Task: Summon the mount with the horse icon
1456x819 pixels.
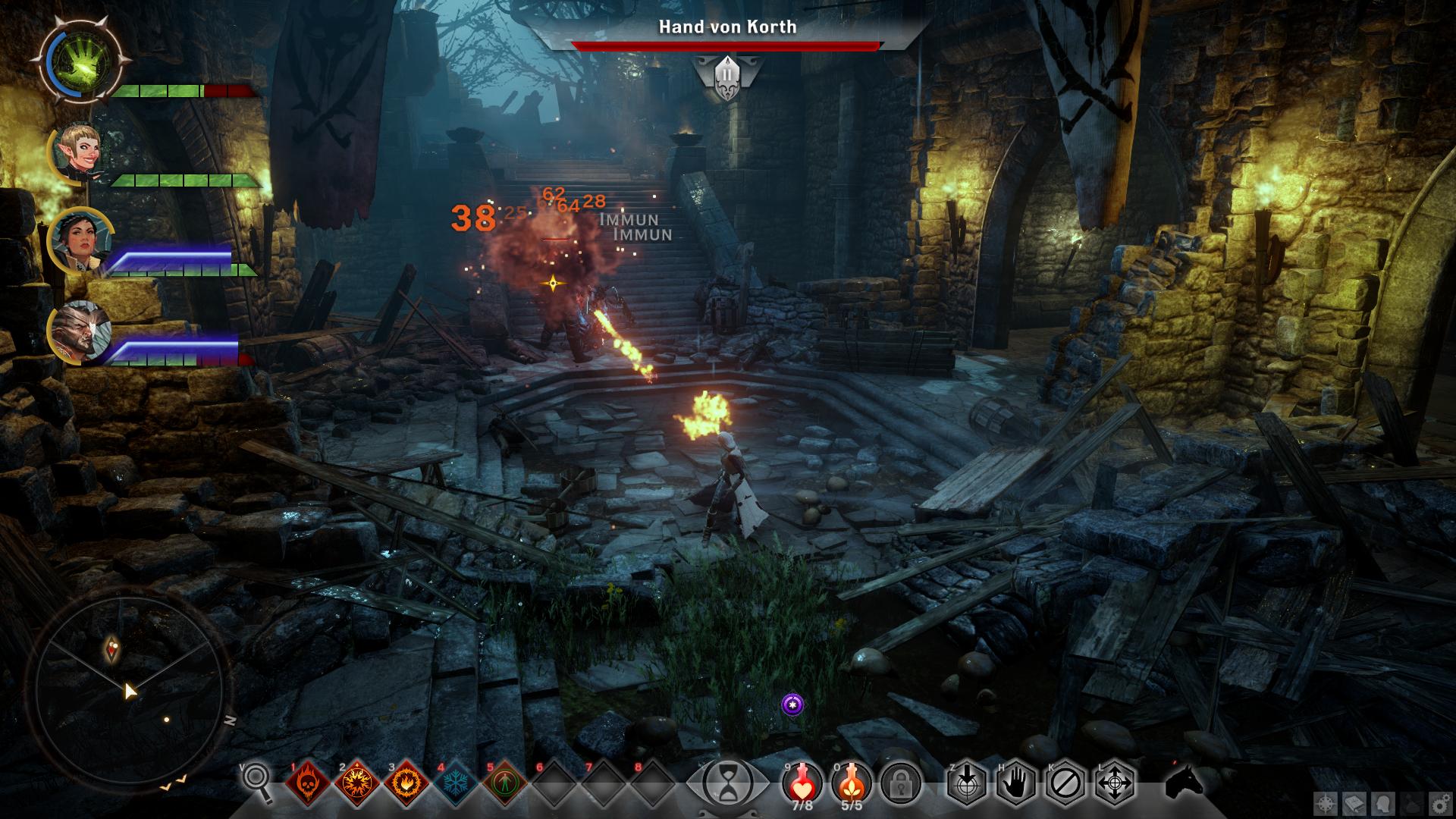Action: (x=1185, y=781)
